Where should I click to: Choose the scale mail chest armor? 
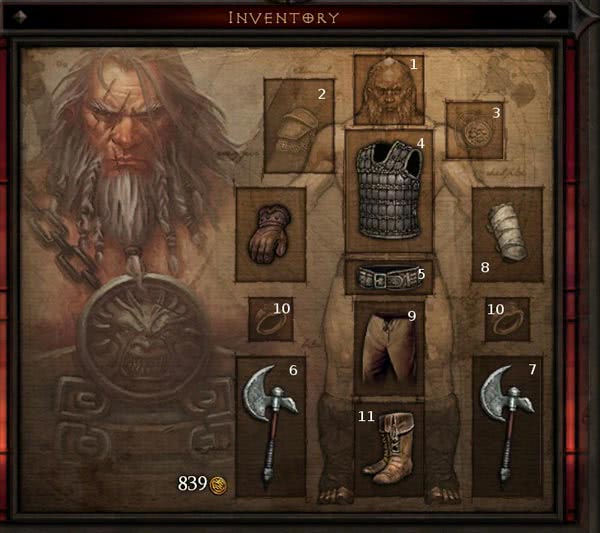[x=389, y=190]
